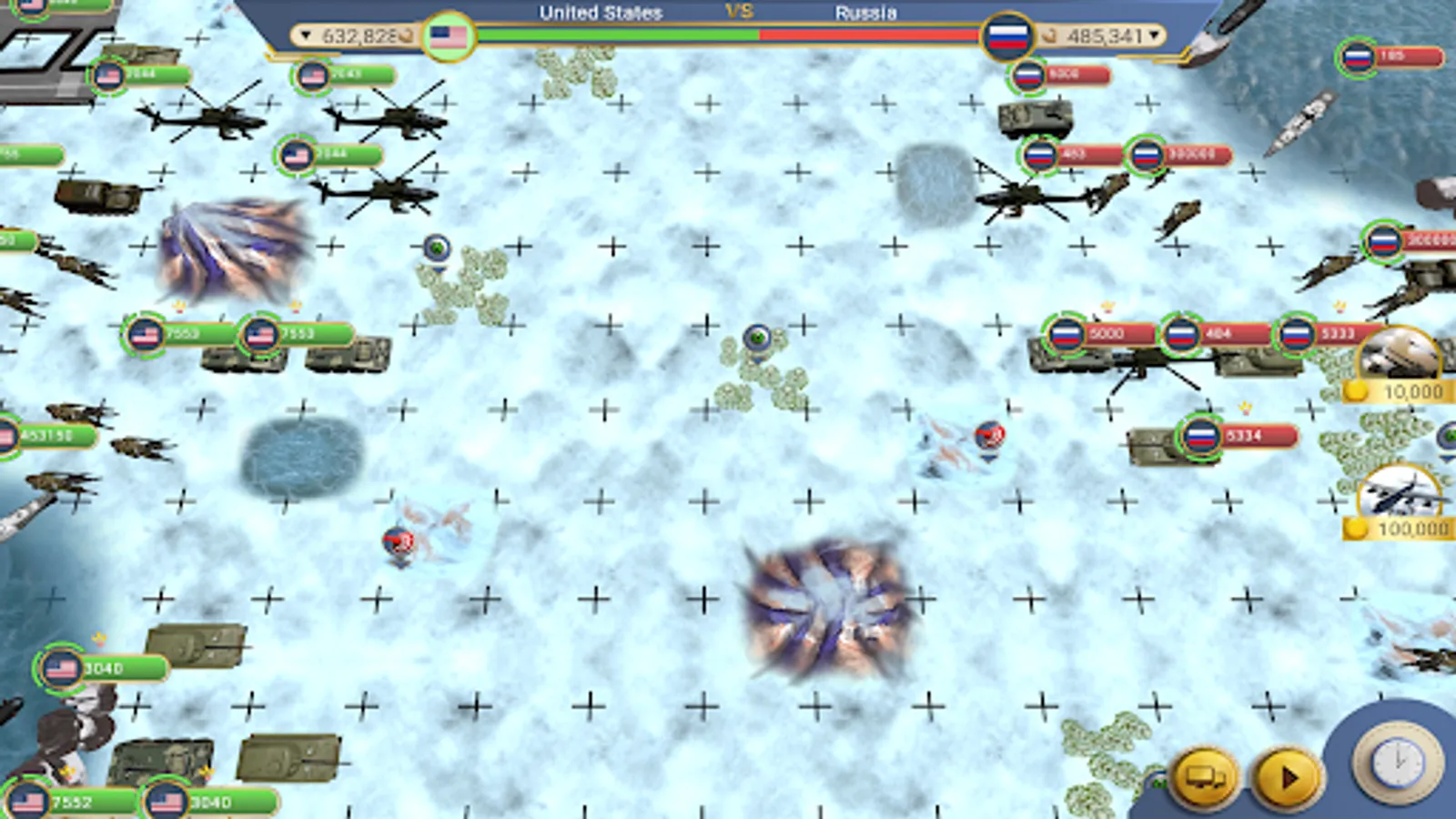The height and width of the screenshot is (819, 1456).
Task: Click the US flag badge on 3040 unit
Action: tap(61, 666)
